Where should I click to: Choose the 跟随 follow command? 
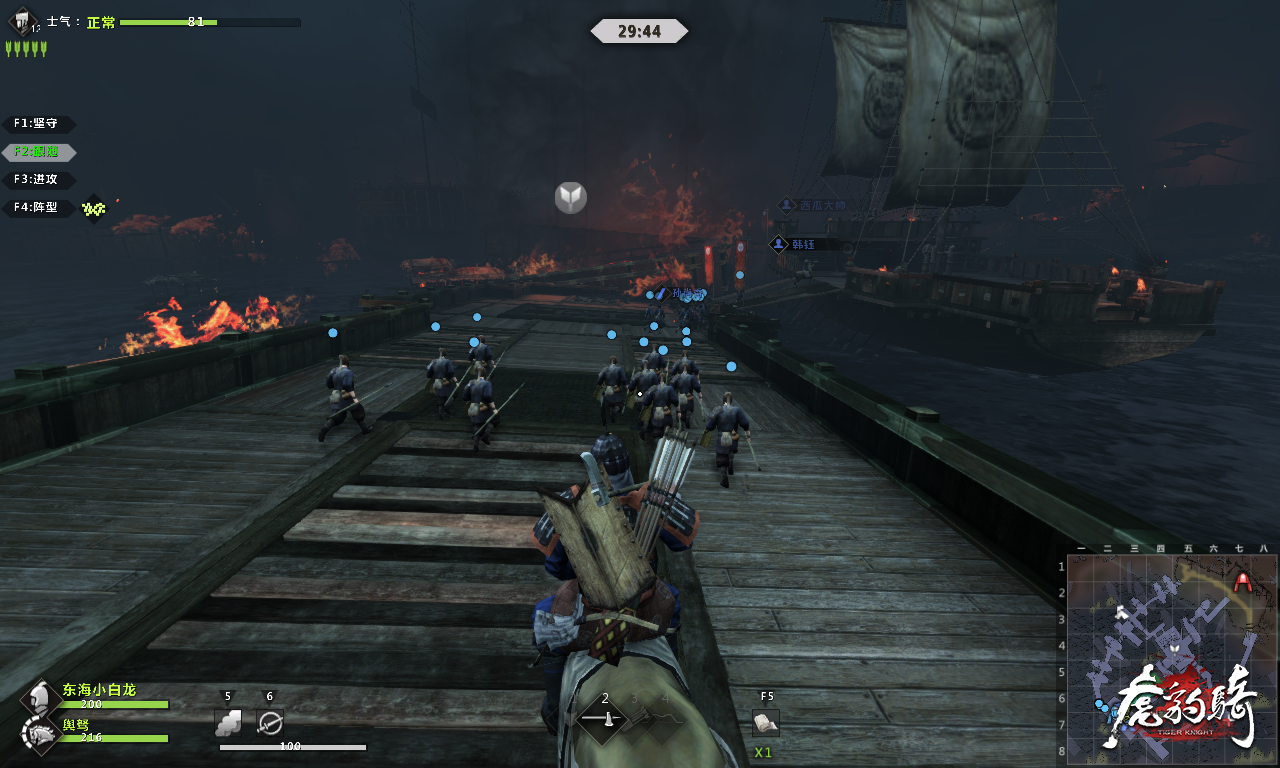tap(39, 152)
